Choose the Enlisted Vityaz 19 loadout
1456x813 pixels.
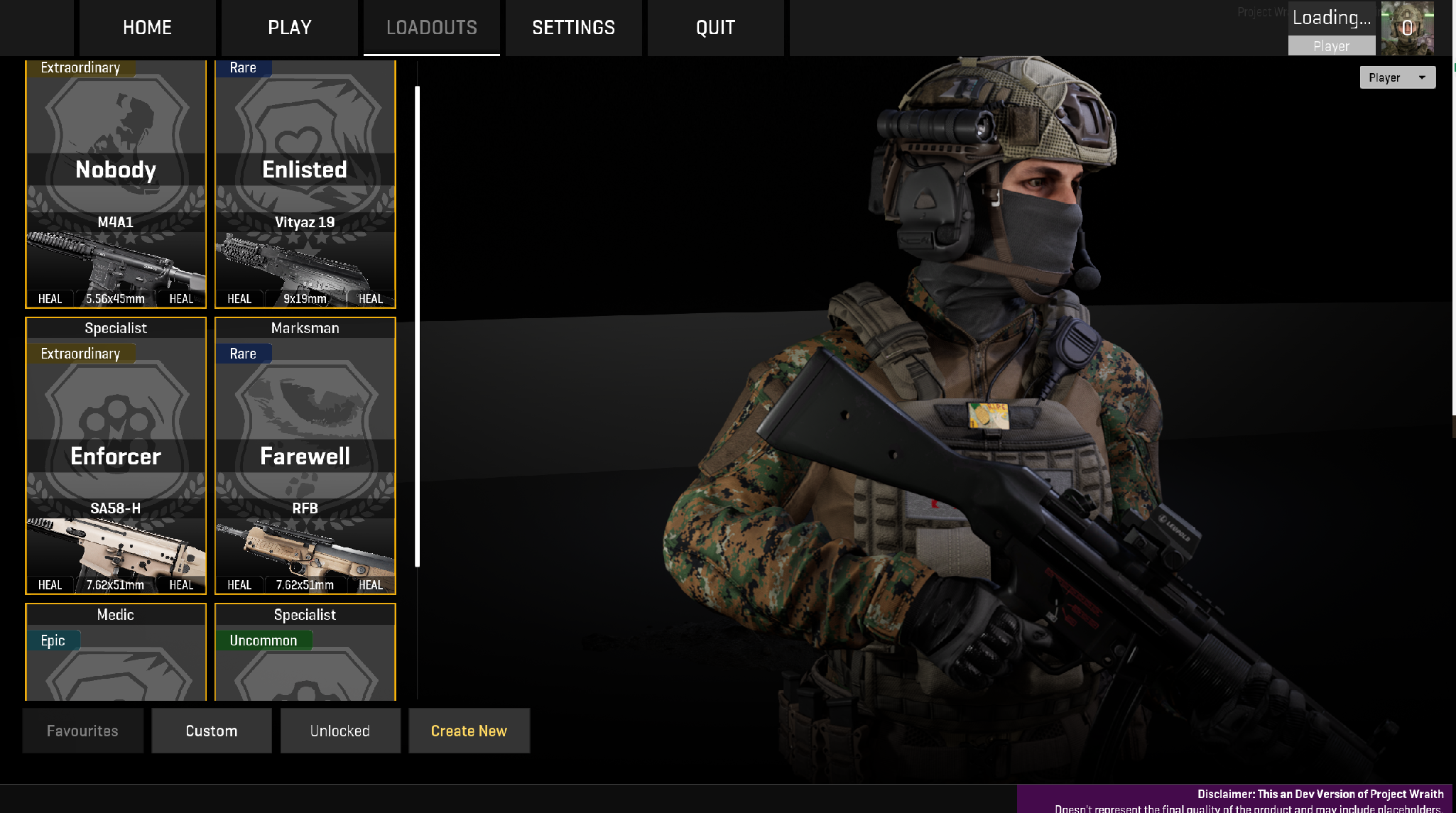click(x=305, y=183)
